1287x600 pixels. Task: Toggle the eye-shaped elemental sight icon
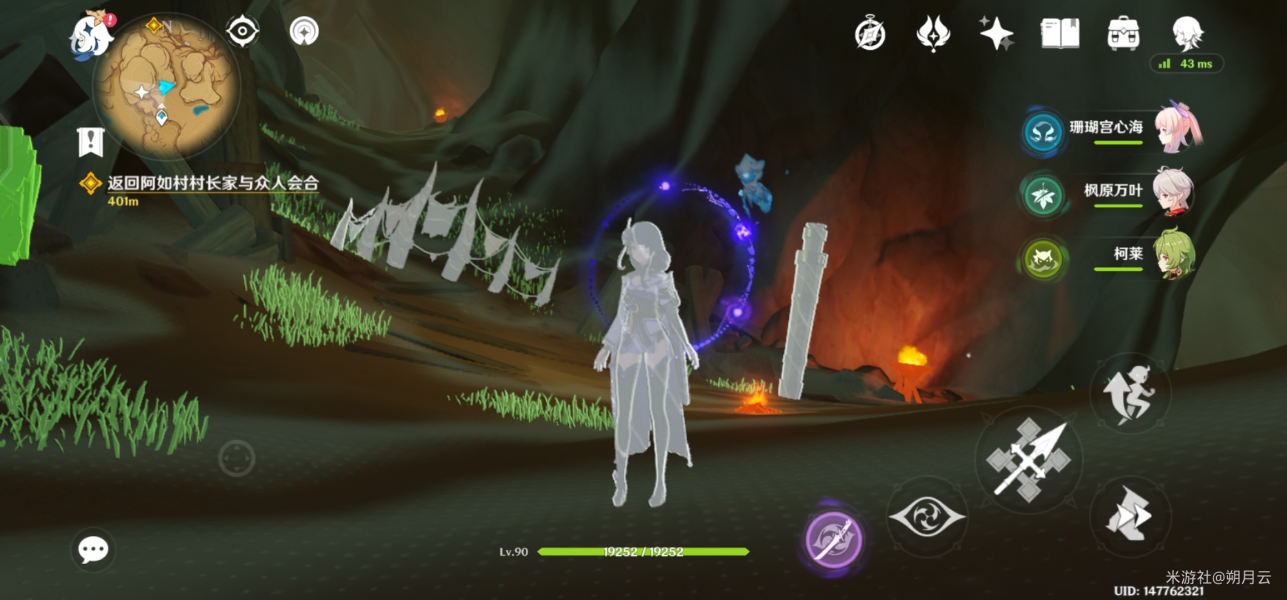[x=242, y=32]
